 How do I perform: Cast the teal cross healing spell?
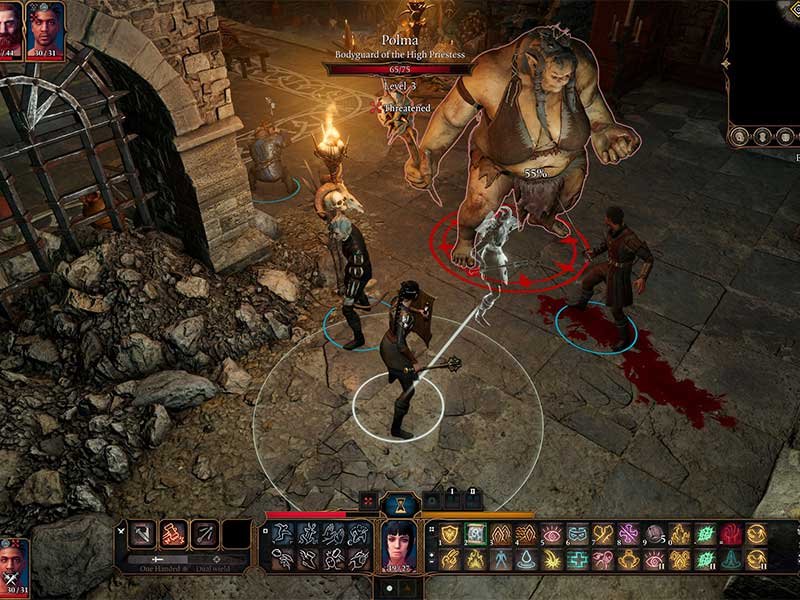tap(578, 560)
